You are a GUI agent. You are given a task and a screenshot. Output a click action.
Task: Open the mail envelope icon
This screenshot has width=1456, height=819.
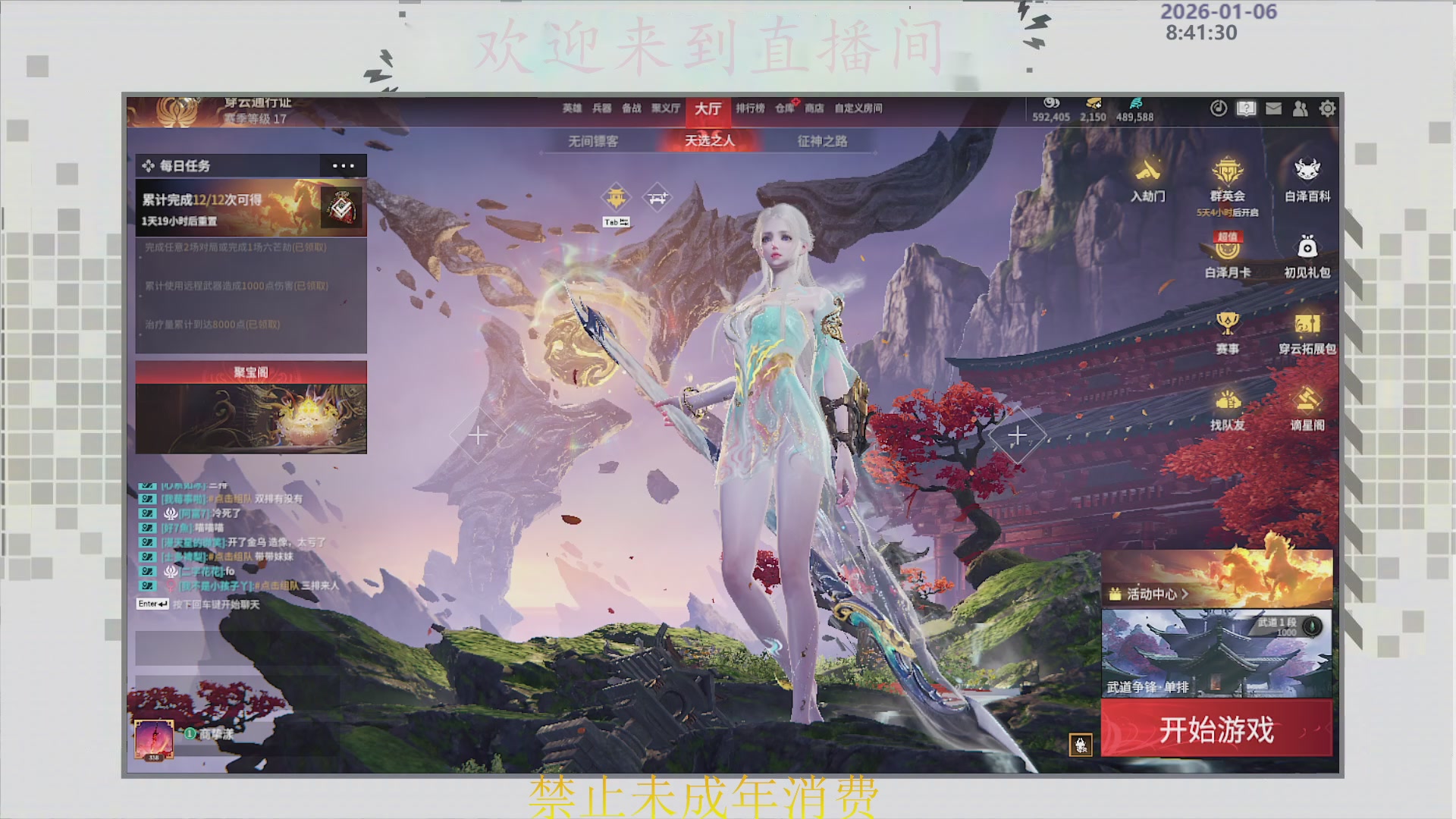tap(1272, 108)
